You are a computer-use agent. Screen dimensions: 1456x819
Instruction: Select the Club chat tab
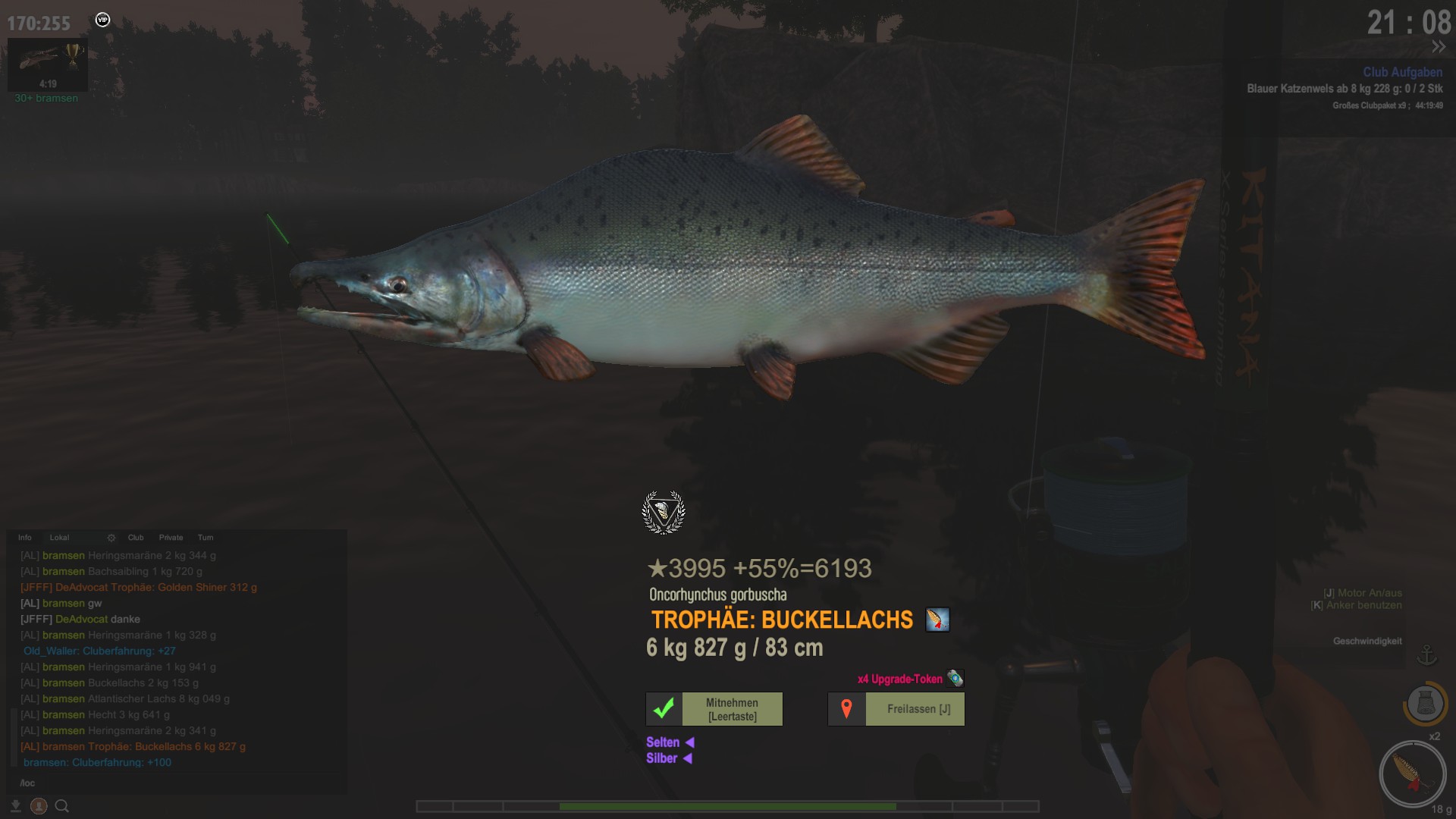point(136,538)
